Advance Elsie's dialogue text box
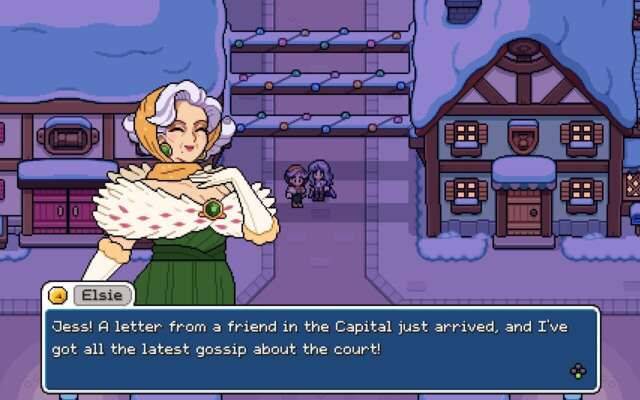Viewport: 640px width, 400px height. point(578,372)
